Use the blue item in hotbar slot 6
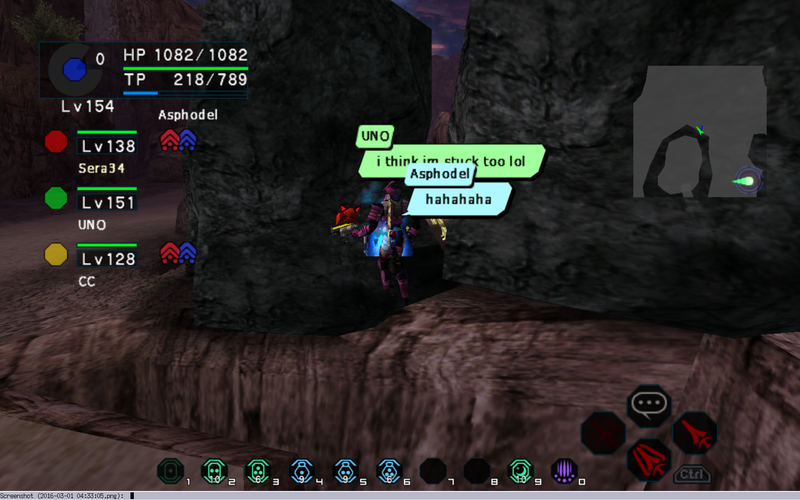800x500 pixels. (x=388, y=470)
